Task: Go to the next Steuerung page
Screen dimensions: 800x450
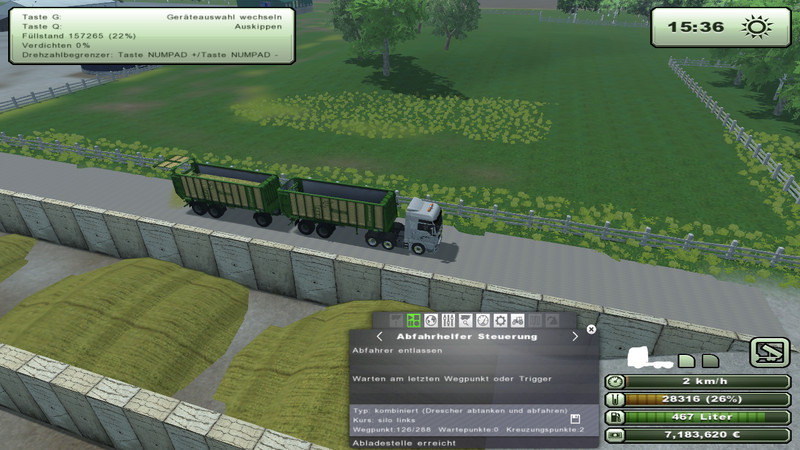Action: [x=574, y=337]
